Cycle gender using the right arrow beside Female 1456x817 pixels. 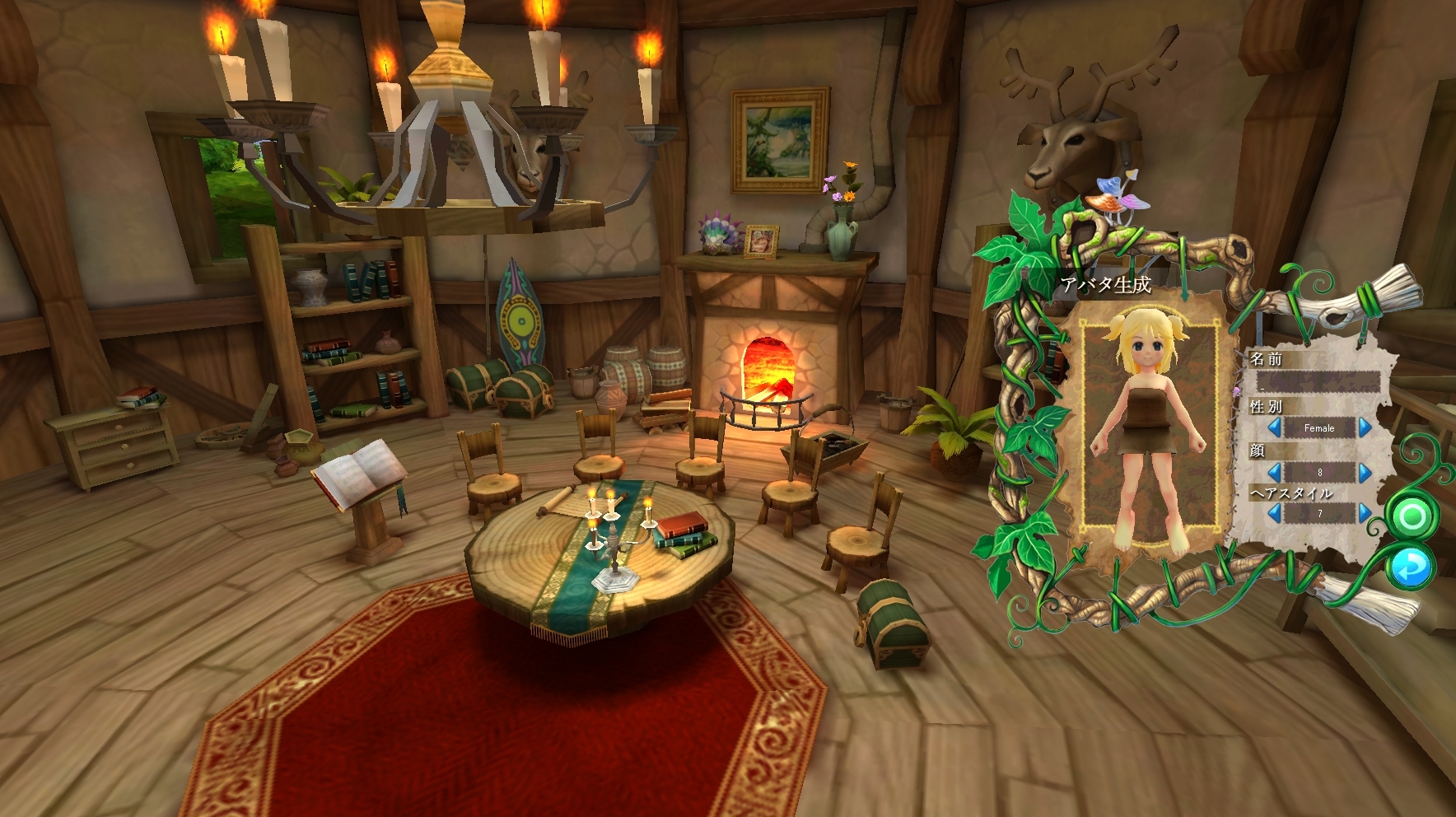pyautogui.click(x=1365, y=427)
